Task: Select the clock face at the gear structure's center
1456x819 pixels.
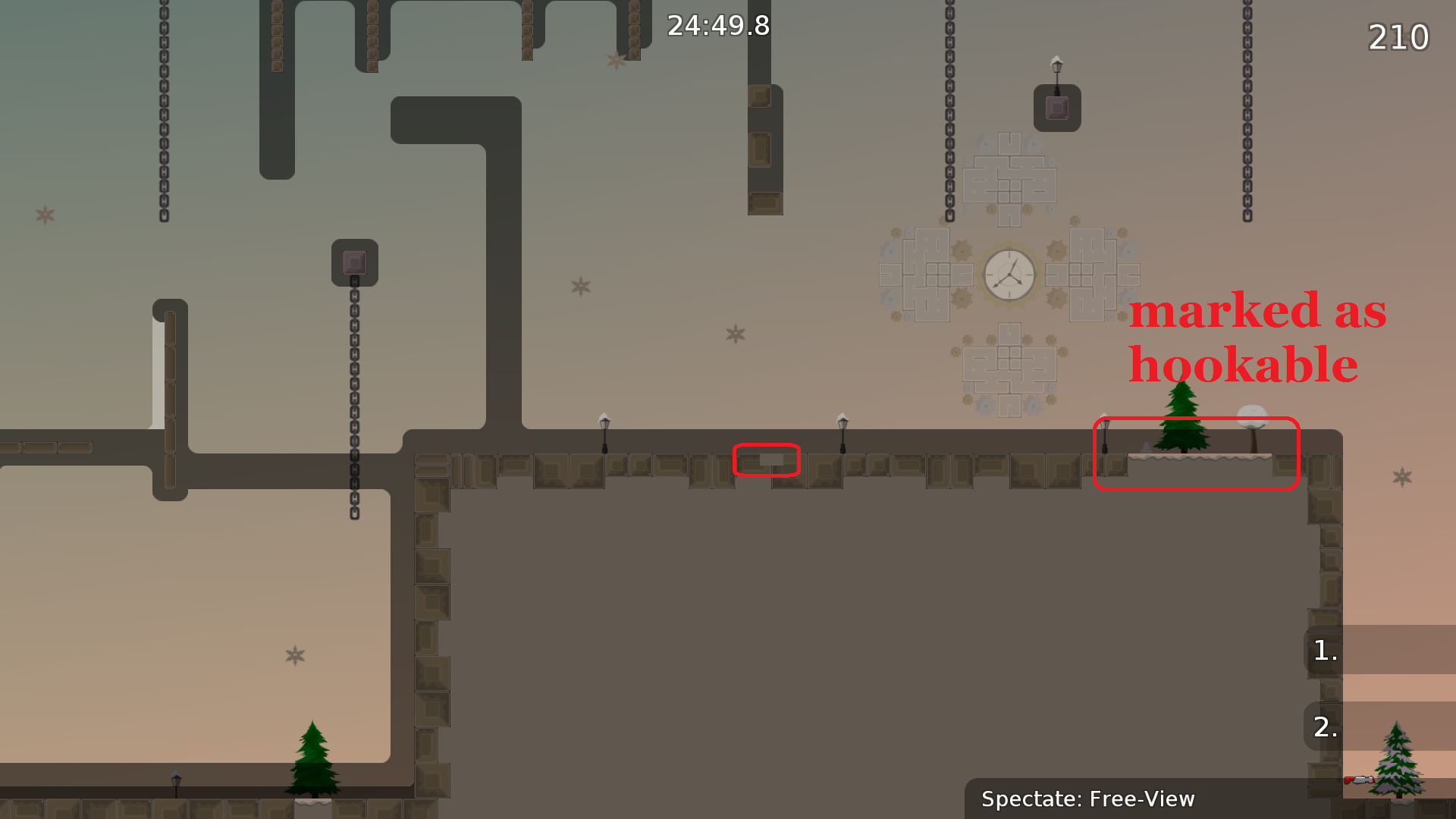Action: [x=1009, y=275]
